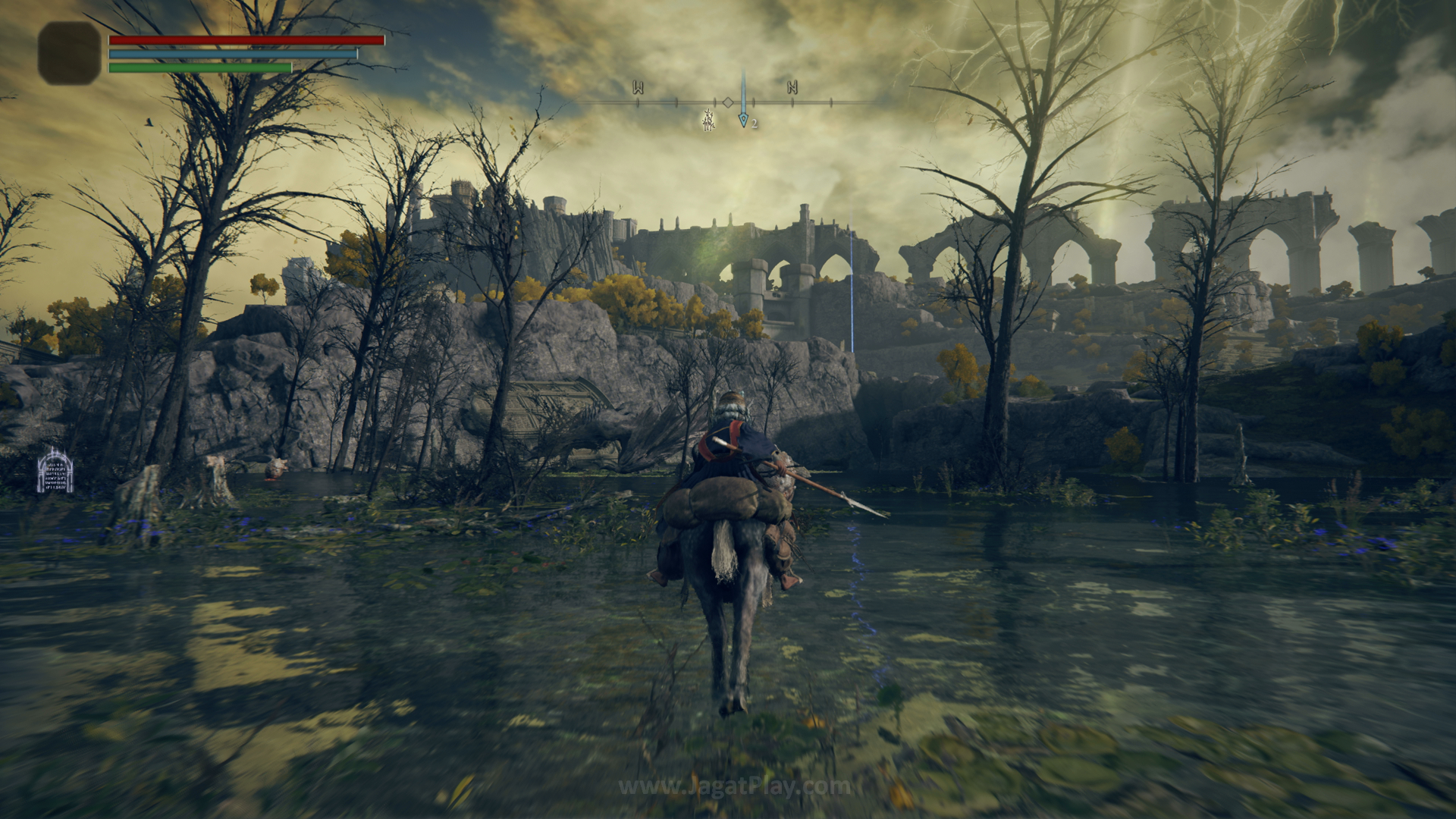This screenshot has width=1456, height=819.
Task: Click the W direction letter on the compass
Action: [x=638, y=88]
